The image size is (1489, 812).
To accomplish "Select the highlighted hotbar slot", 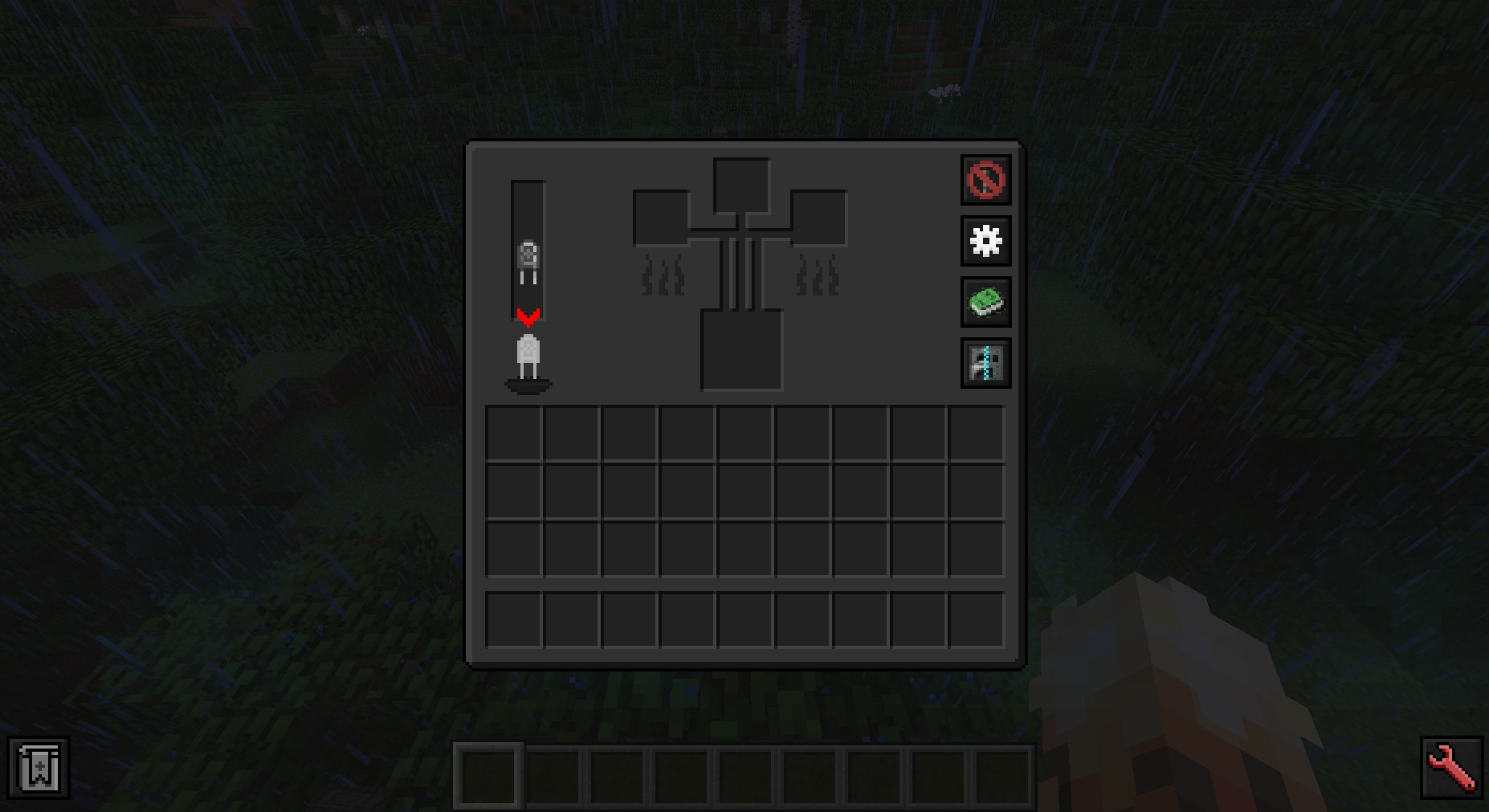I will point(488,776).
